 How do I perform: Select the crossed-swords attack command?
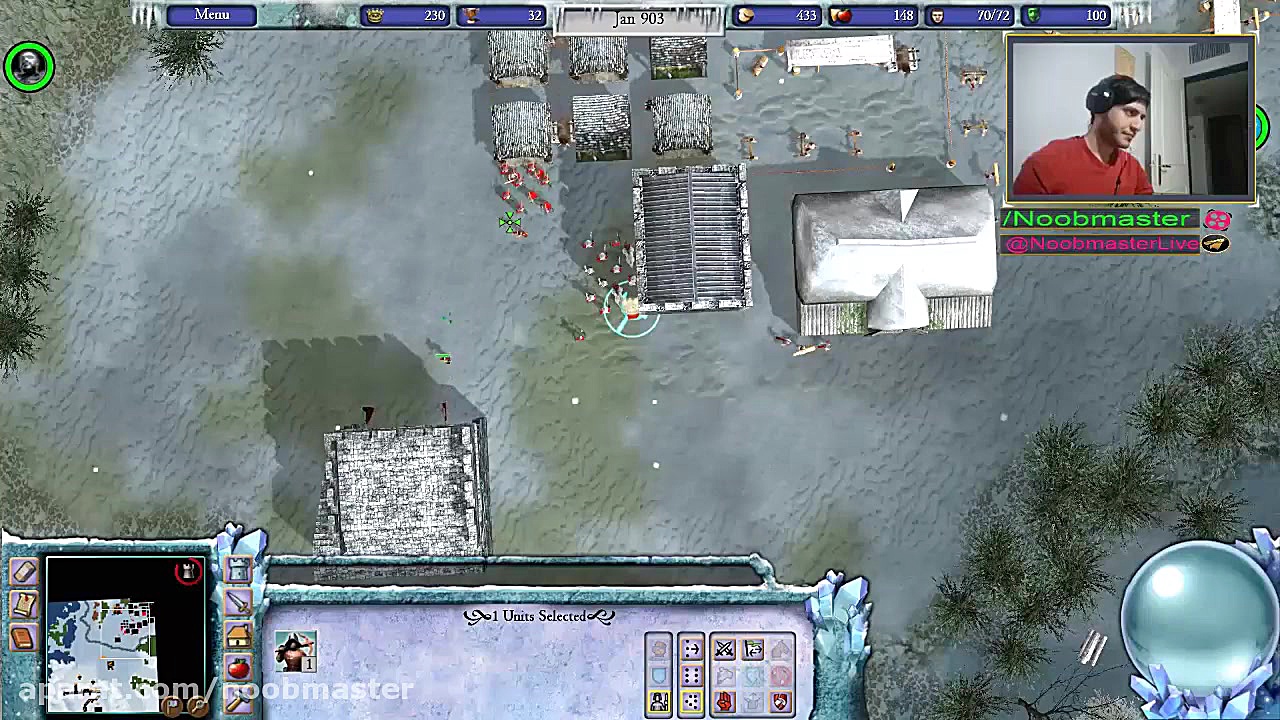(x=725, y=650)
